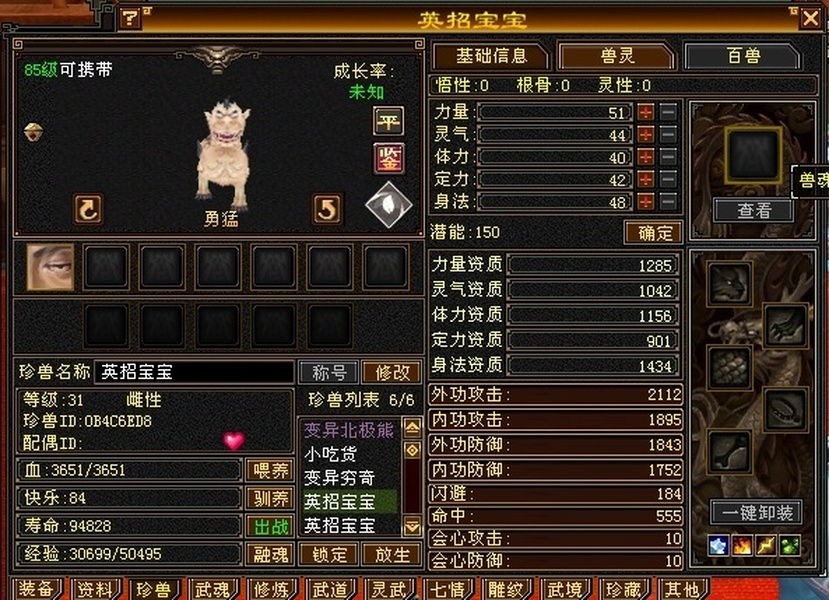Switch to the 兽灵 tab
The image size is (829, 600).
pos(615,56)
